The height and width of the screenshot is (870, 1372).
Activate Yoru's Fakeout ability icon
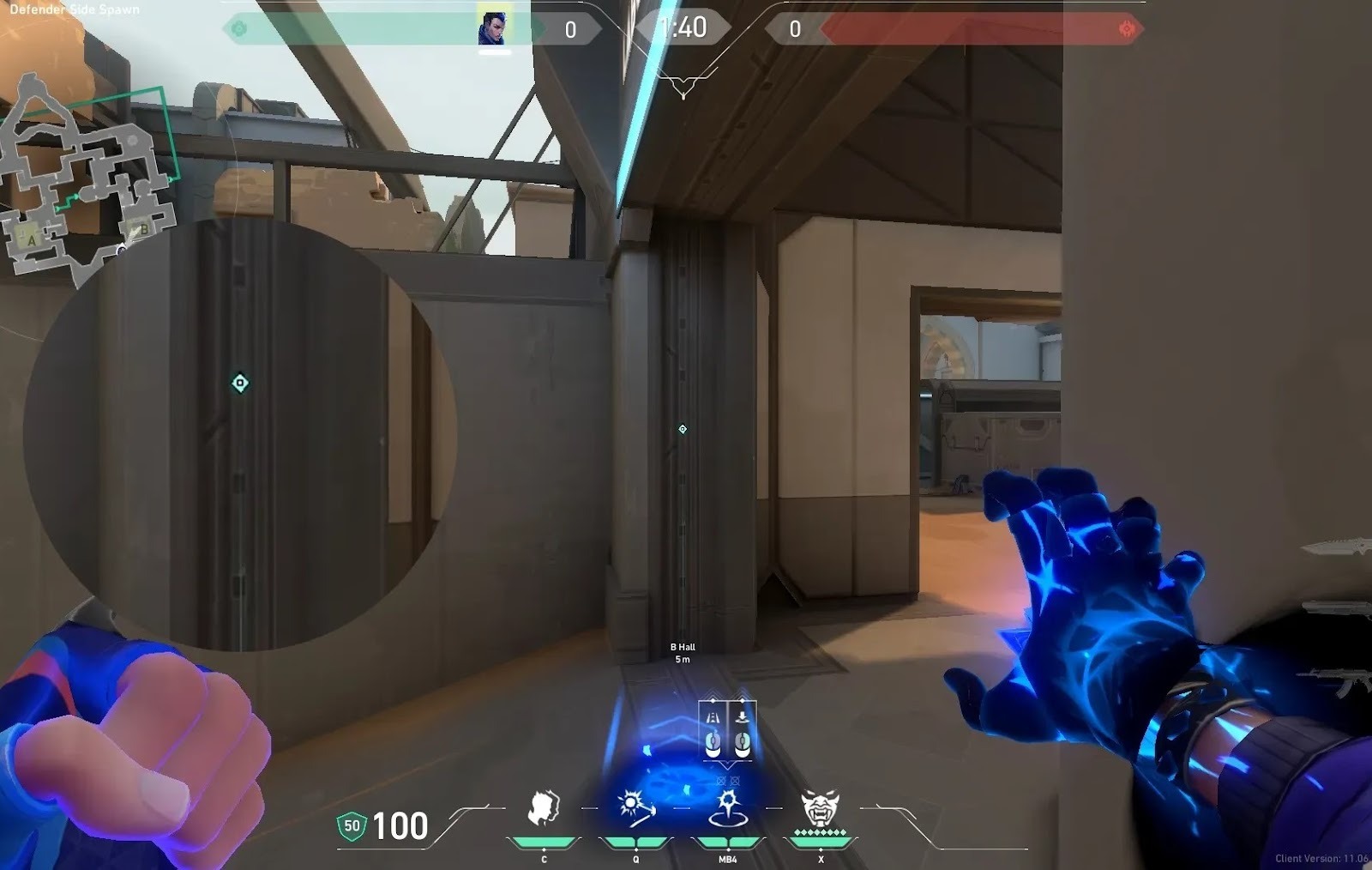pos(544,808)
